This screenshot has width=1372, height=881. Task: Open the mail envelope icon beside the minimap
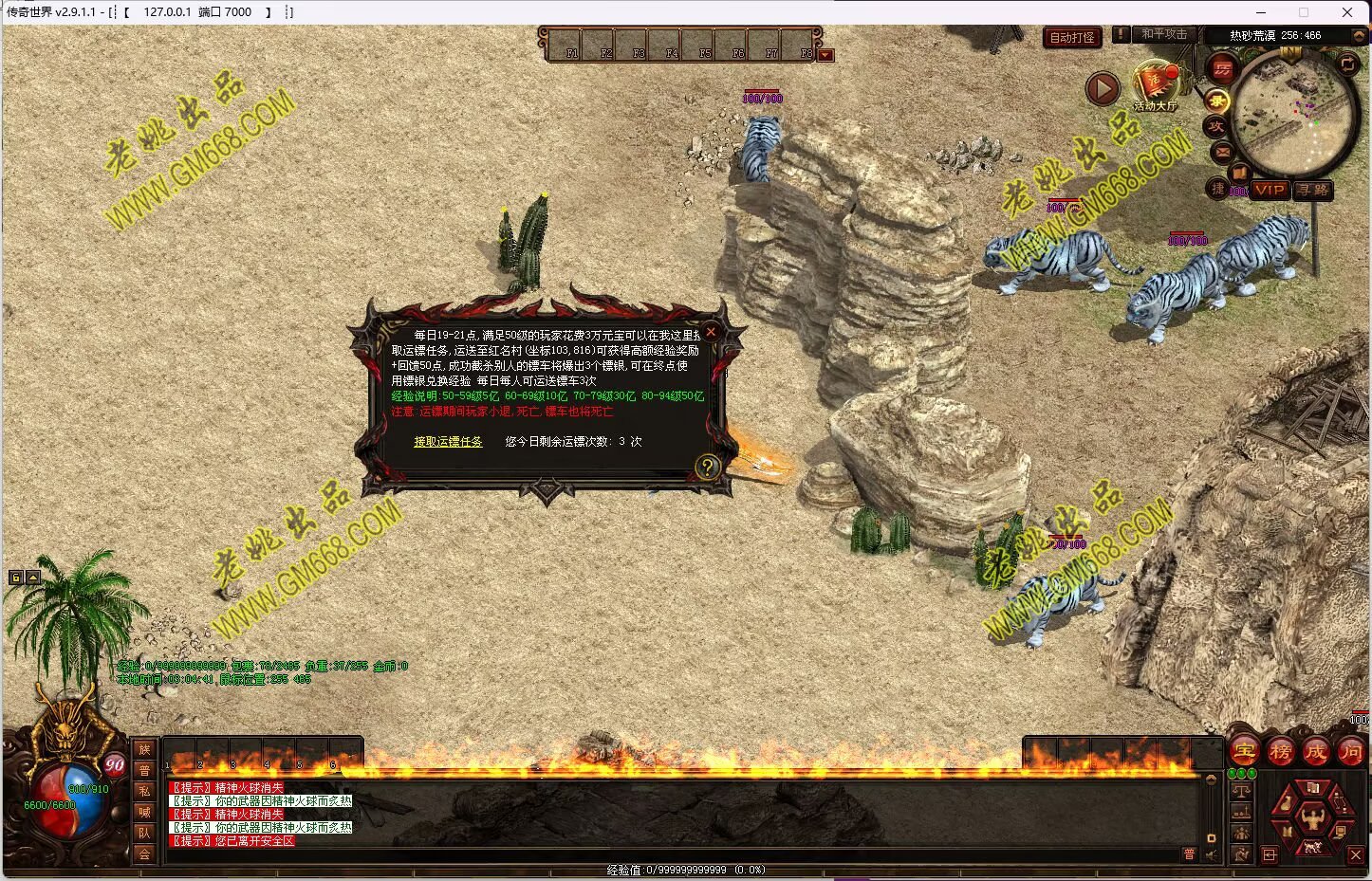1223,151
